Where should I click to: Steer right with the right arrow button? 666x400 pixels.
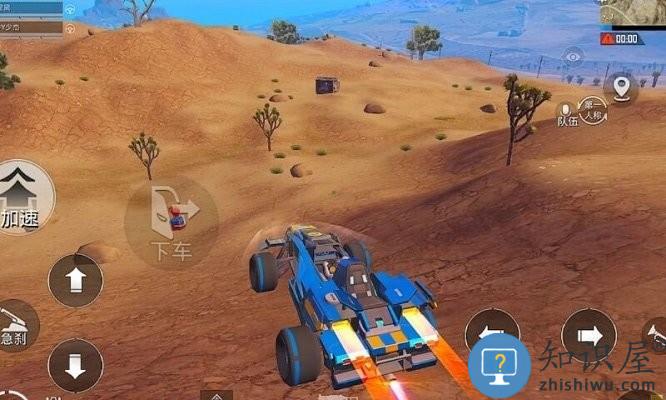(589, 335)
